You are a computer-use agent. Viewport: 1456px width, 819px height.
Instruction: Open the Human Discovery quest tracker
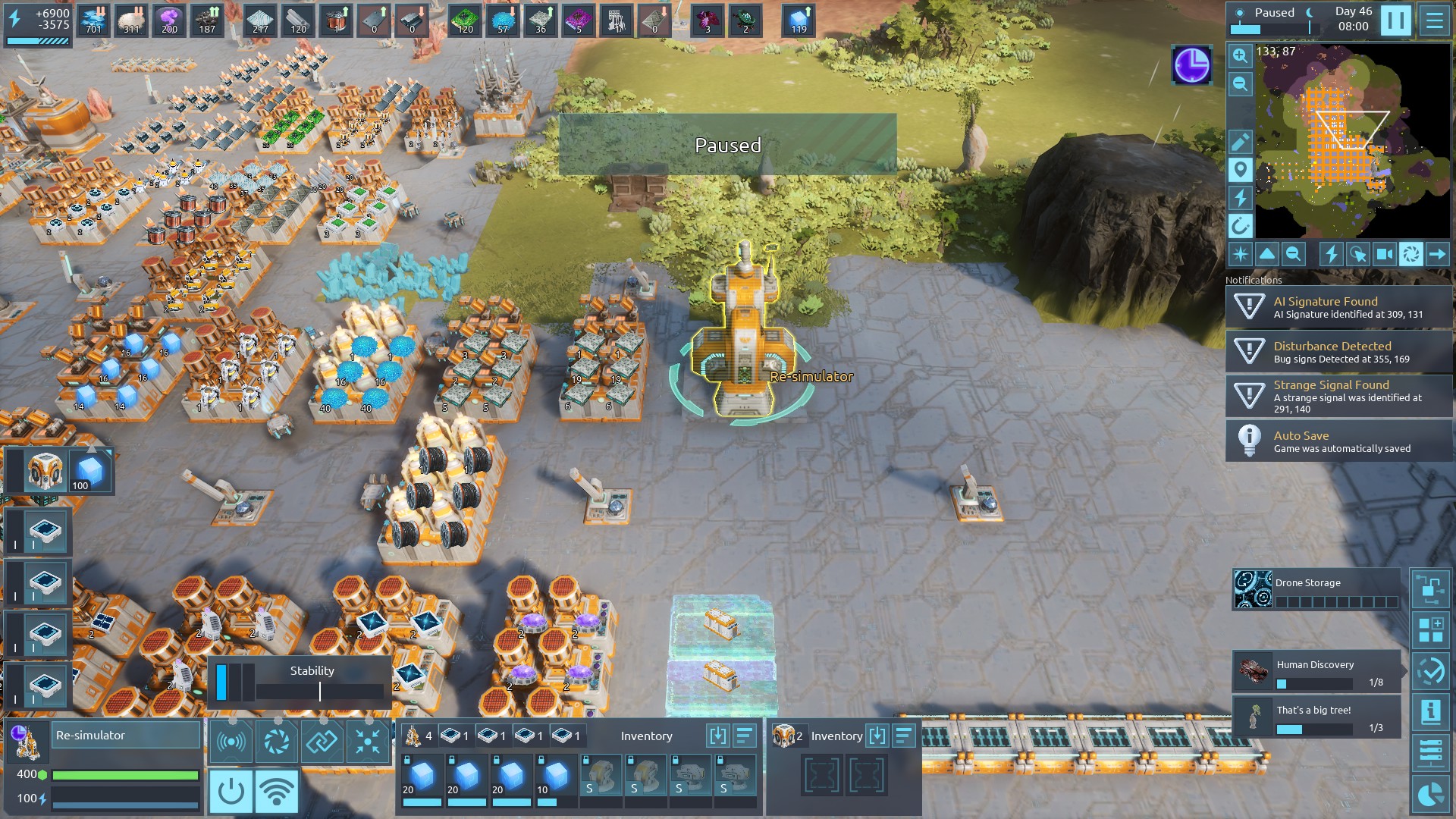point(1316,671)
